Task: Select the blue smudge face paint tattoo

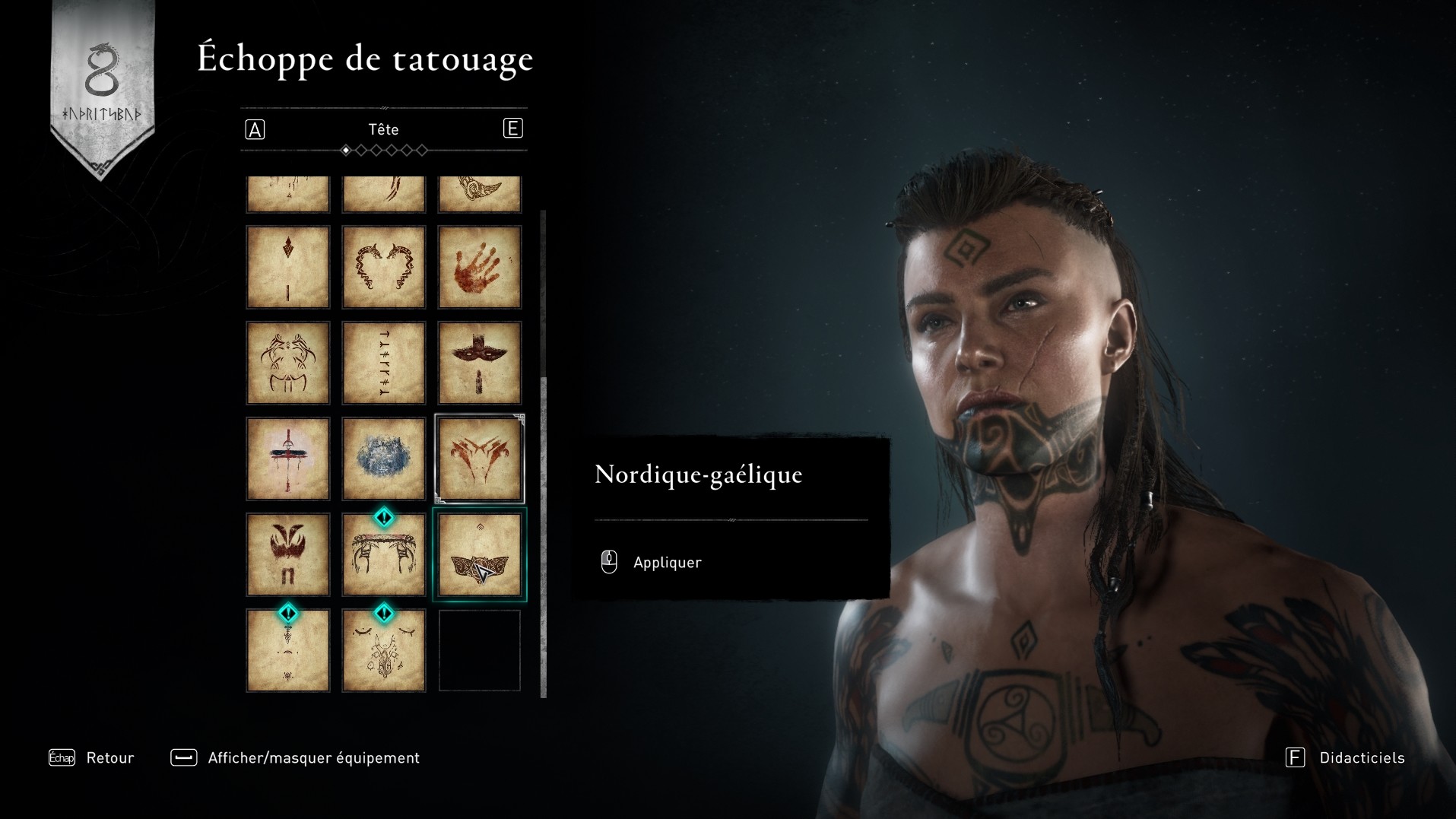Action: [383, 459]
